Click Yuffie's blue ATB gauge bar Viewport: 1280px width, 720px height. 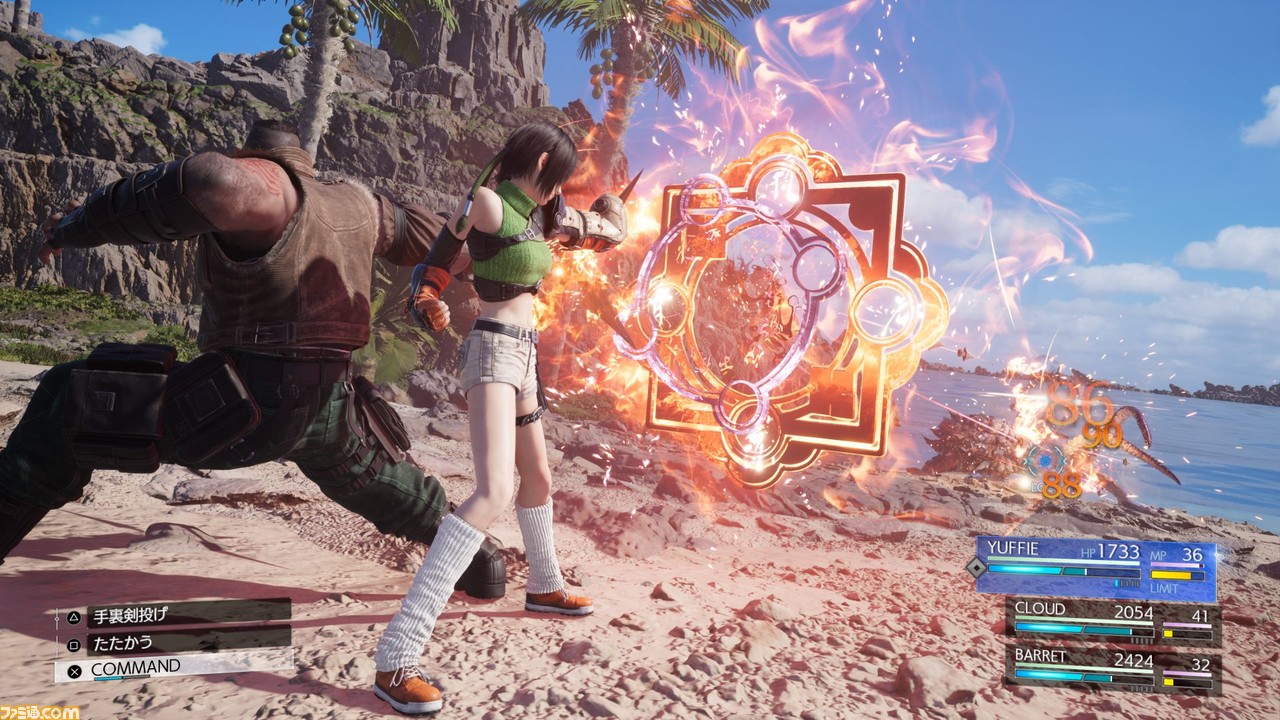coord(1027,570)
